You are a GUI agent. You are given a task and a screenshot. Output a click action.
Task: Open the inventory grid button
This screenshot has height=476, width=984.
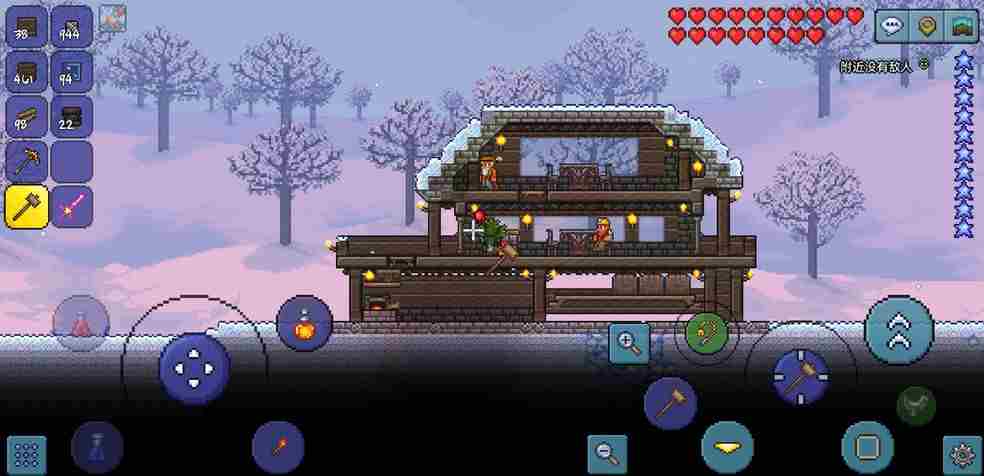pos(27,455)
